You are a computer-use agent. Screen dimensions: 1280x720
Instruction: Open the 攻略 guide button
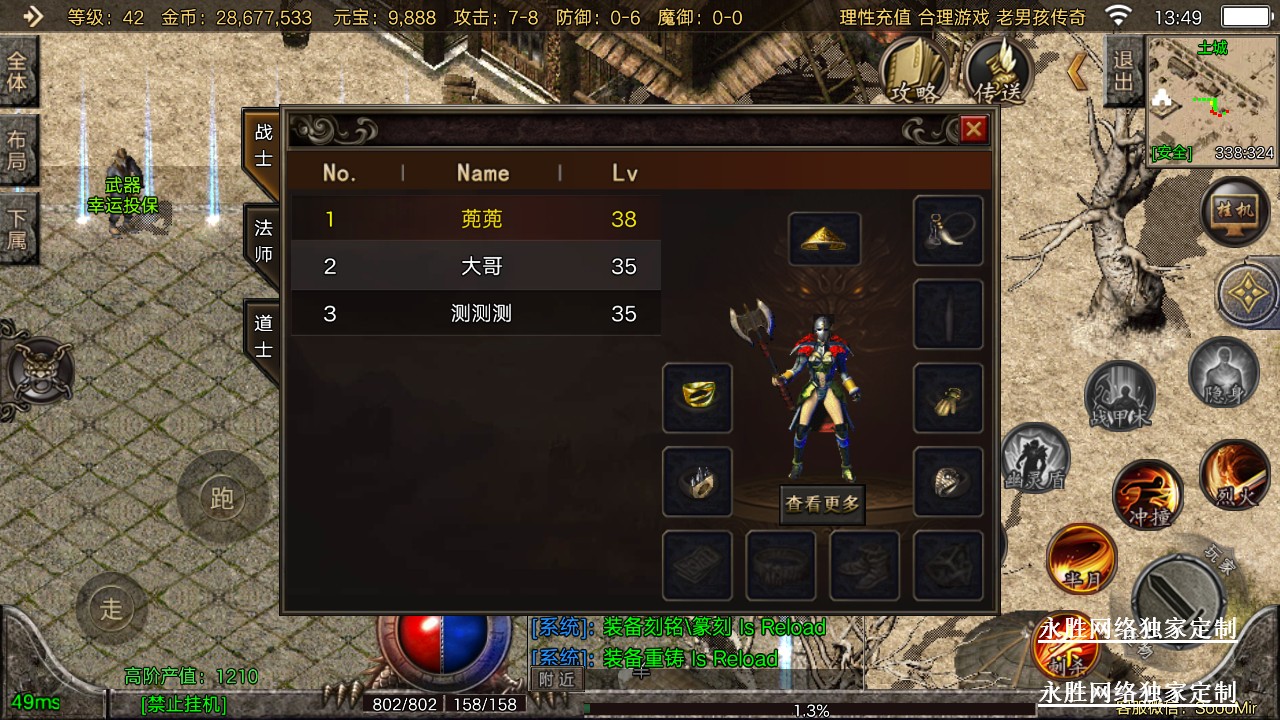click(914, 72)
